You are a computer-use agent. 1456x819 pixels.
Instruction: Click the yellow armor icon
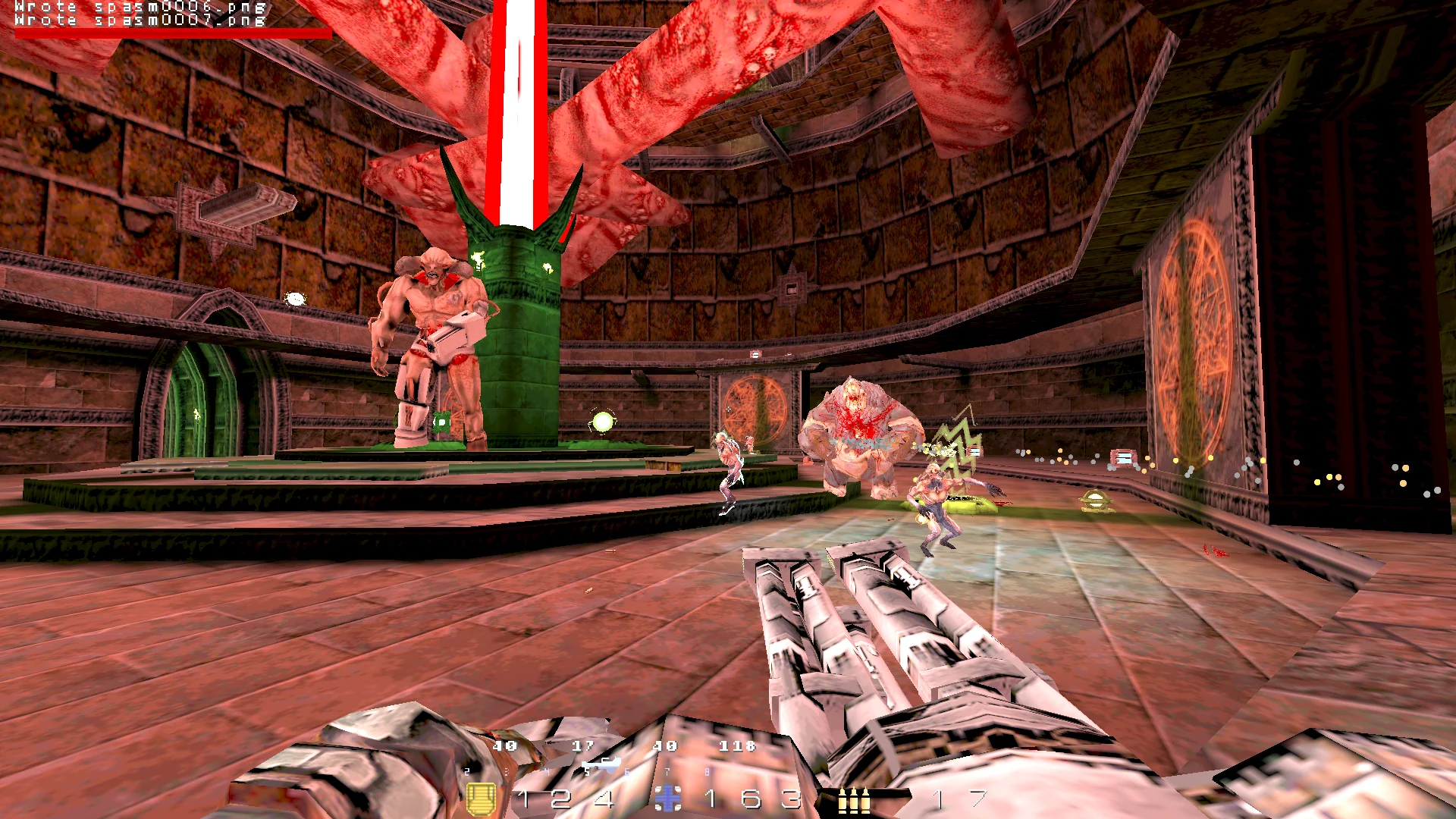481,799
